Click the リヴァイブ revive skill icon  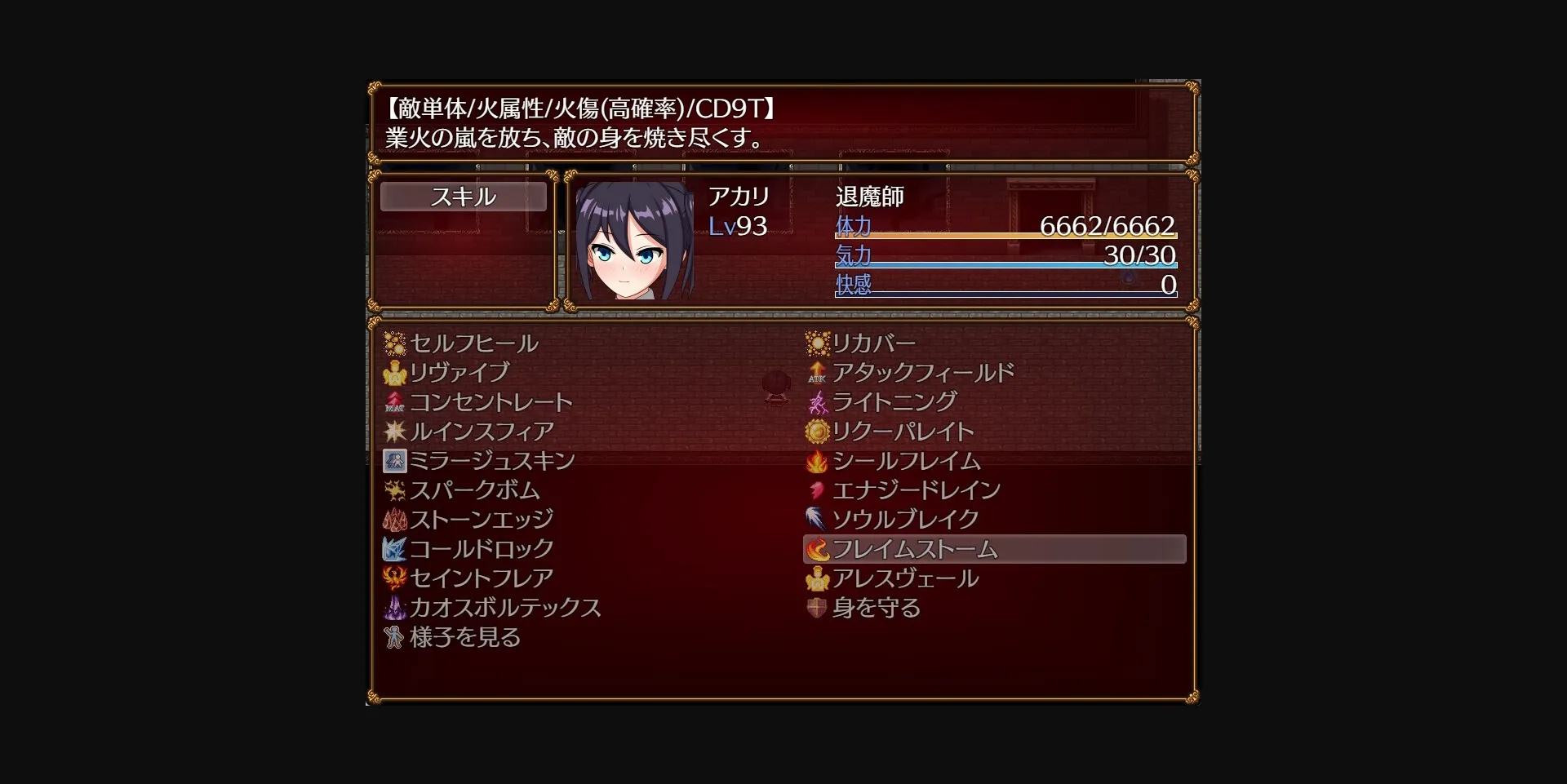(396, 373)
